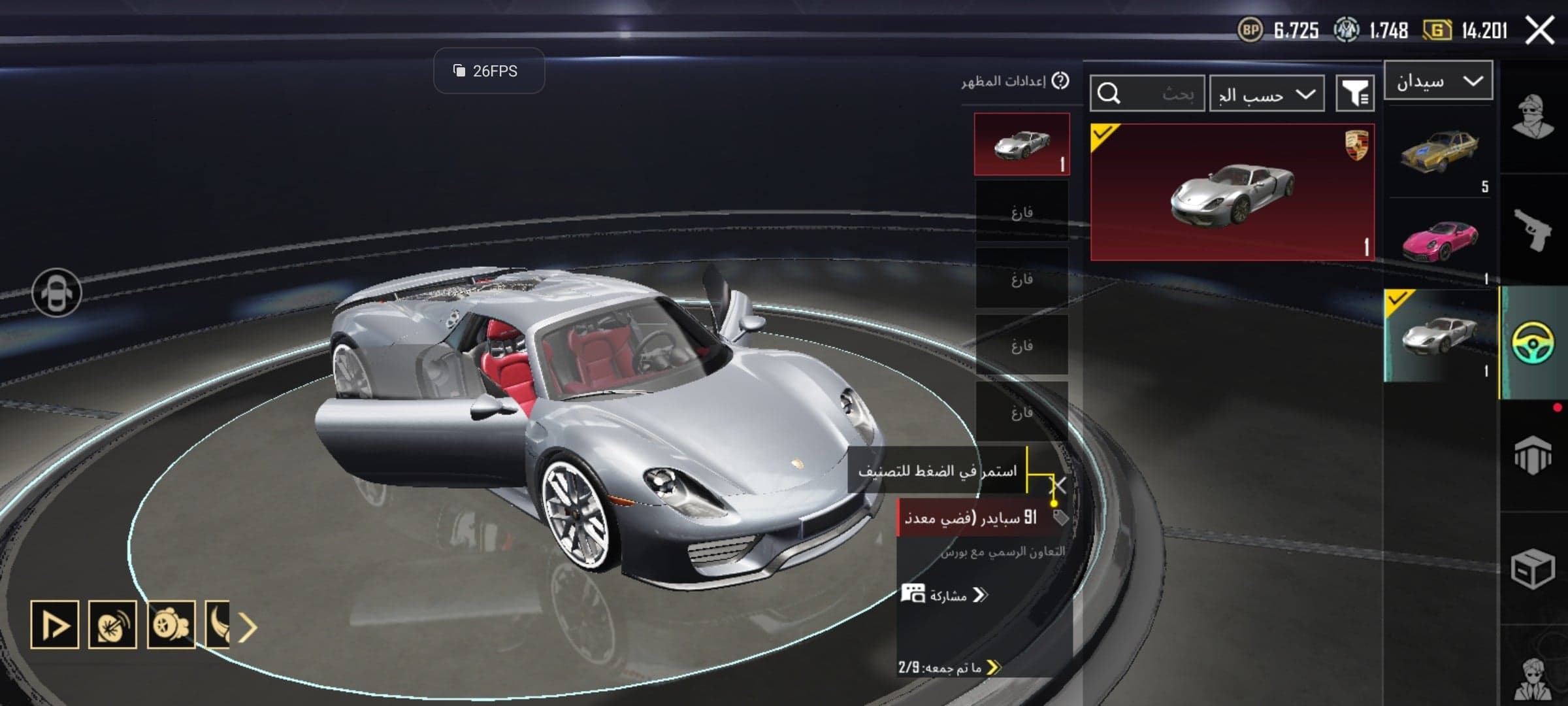The width and height of the screenshot is (1568, 706).
Task: Open the funnel filter options
Action: coord(1355,94)
